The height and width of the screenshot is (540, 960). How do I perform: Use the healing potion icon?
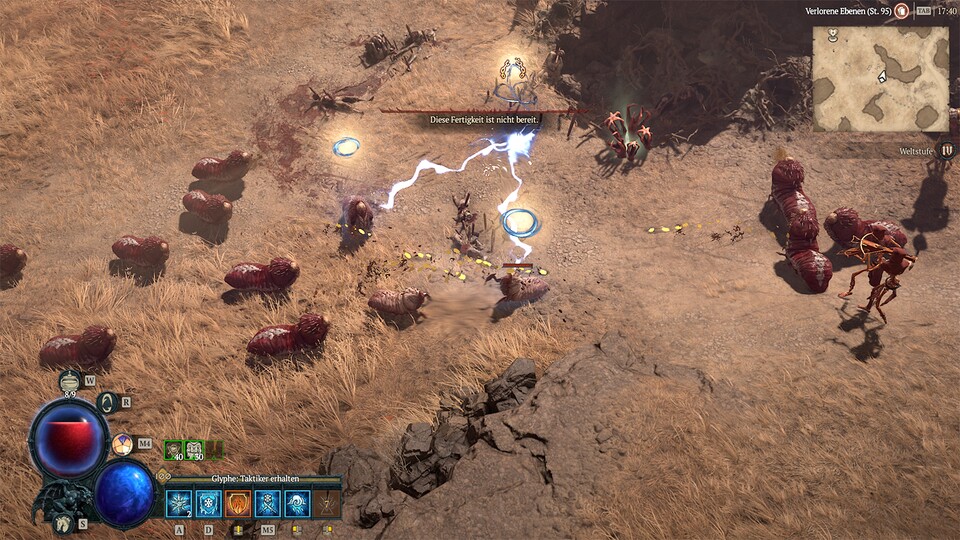pos(70,381)
